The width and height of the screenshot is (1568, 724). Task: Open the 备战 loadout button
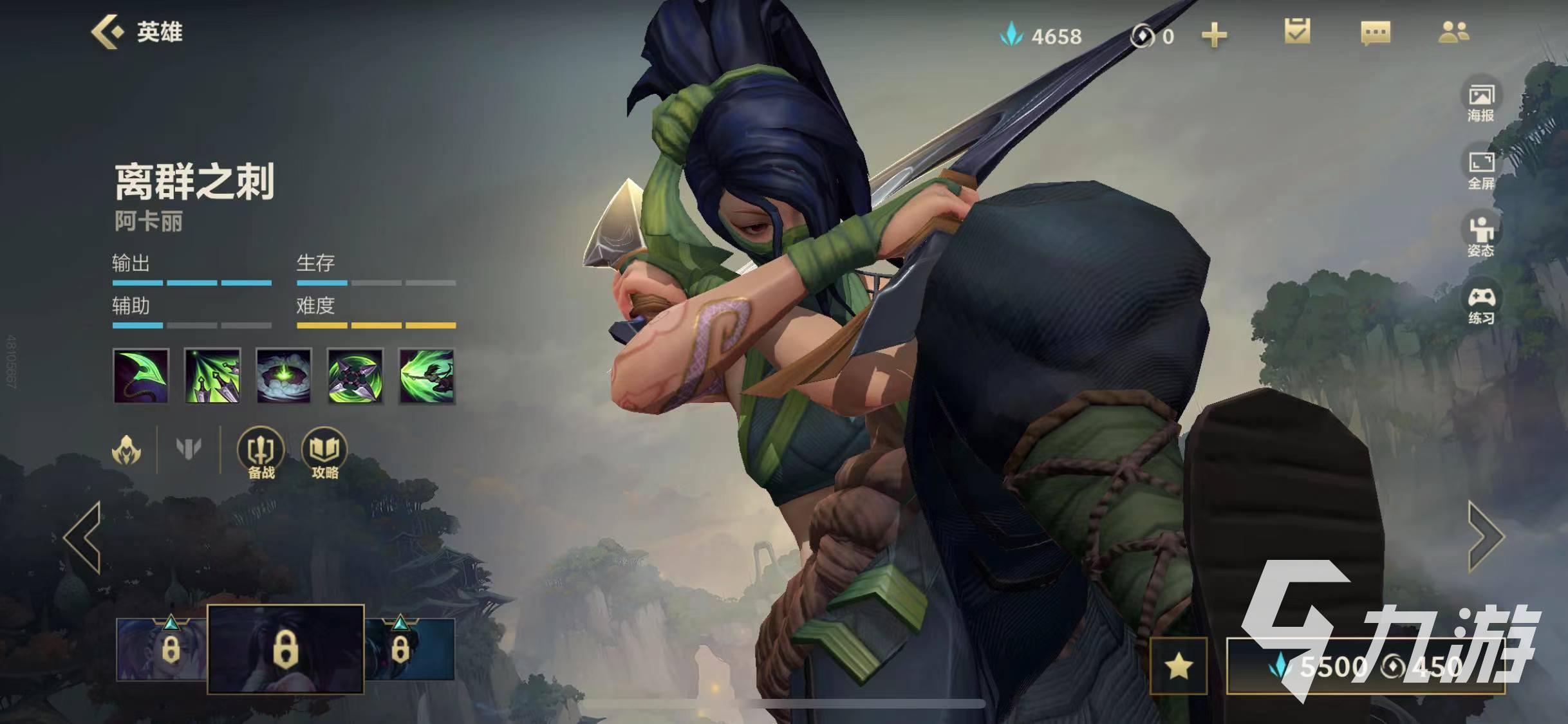[x=261, y=453]
